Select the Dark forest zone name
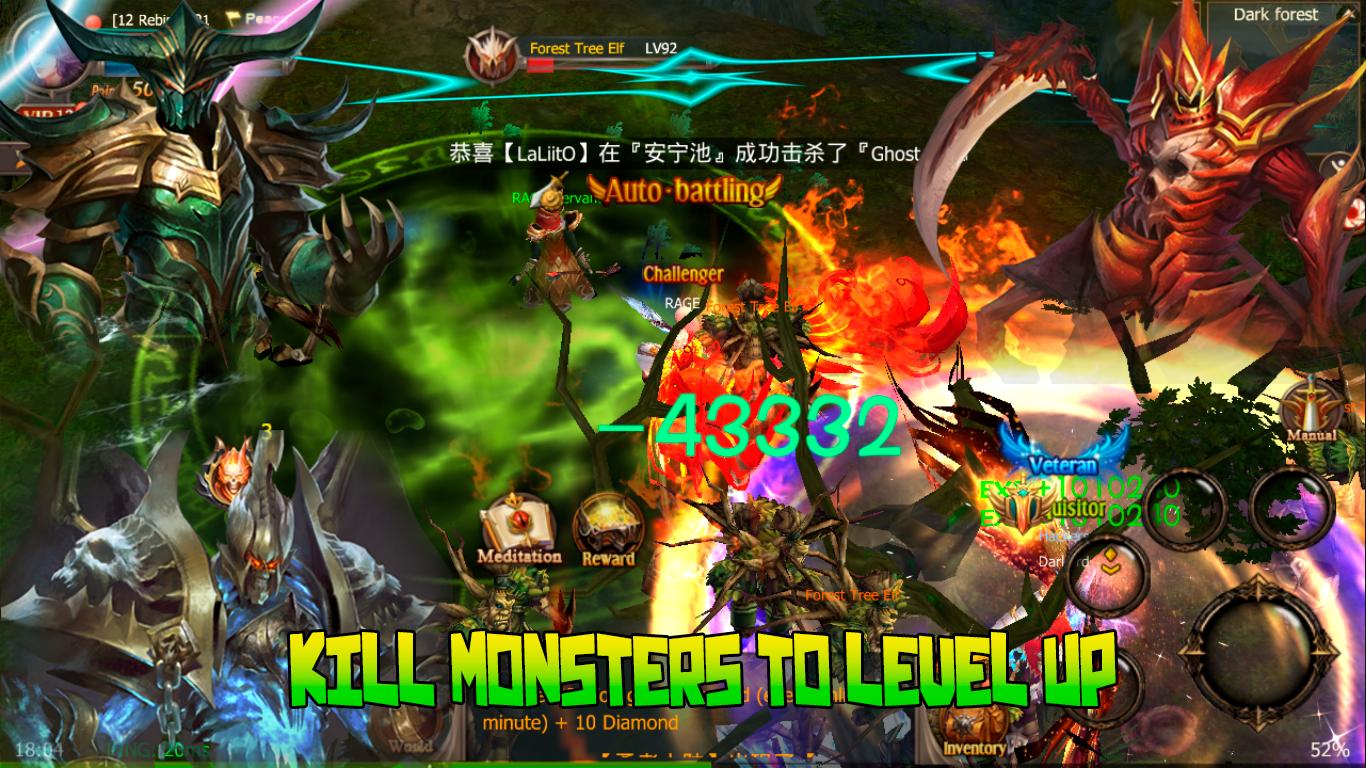The height and width of the screenshot is (768, 1366). coord(1276,14)
